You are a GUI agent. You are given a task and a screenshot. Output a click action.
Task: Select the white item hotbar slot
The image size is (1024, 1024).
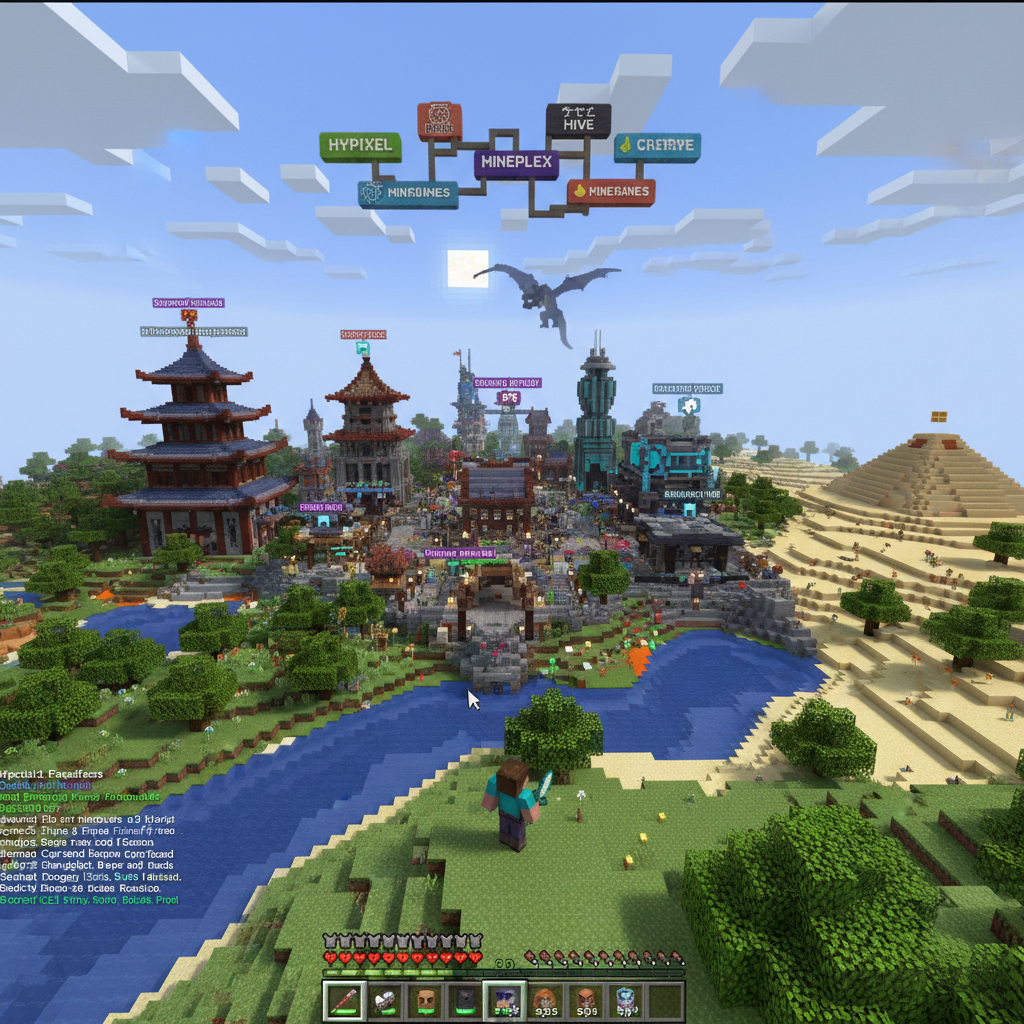(385, 999)
